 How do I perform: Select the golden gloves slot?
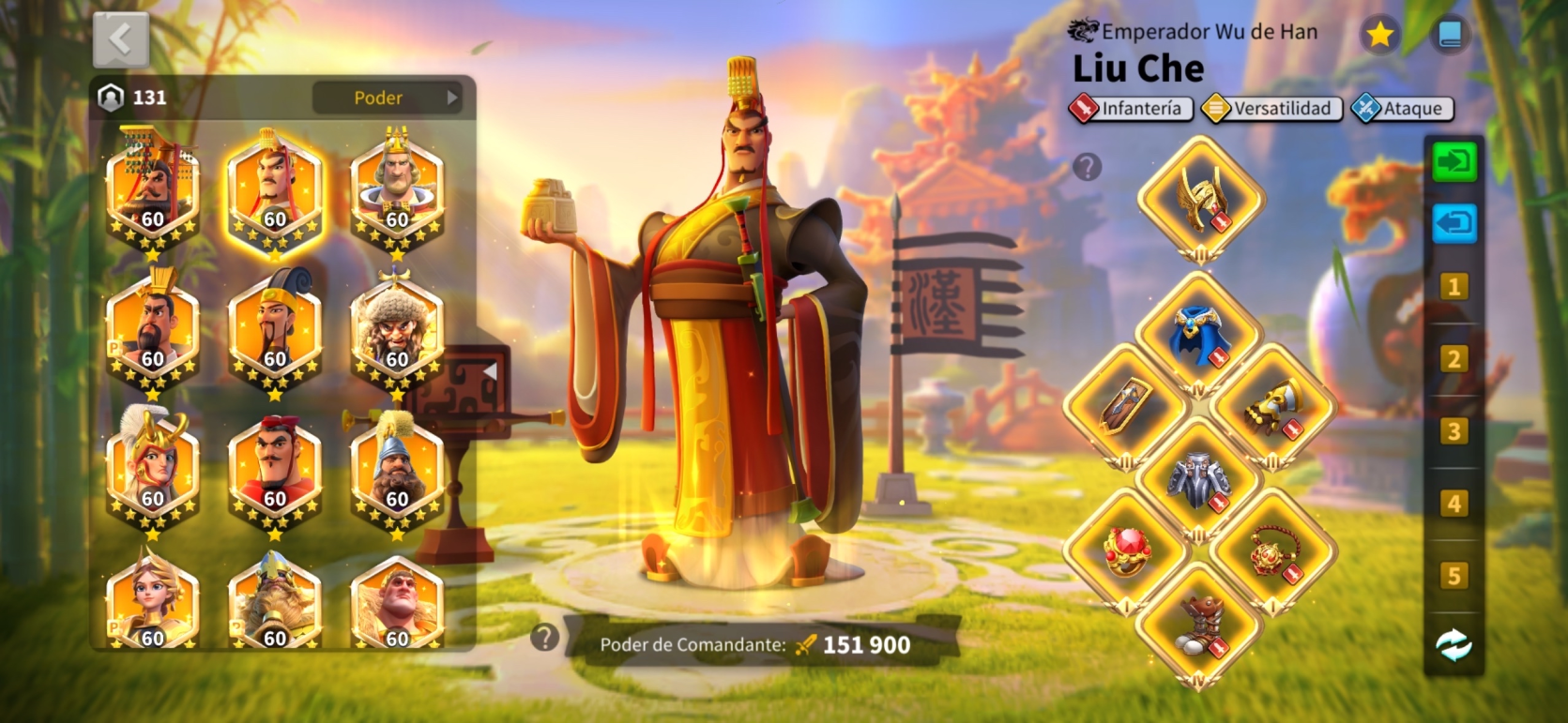[1271, 408]
